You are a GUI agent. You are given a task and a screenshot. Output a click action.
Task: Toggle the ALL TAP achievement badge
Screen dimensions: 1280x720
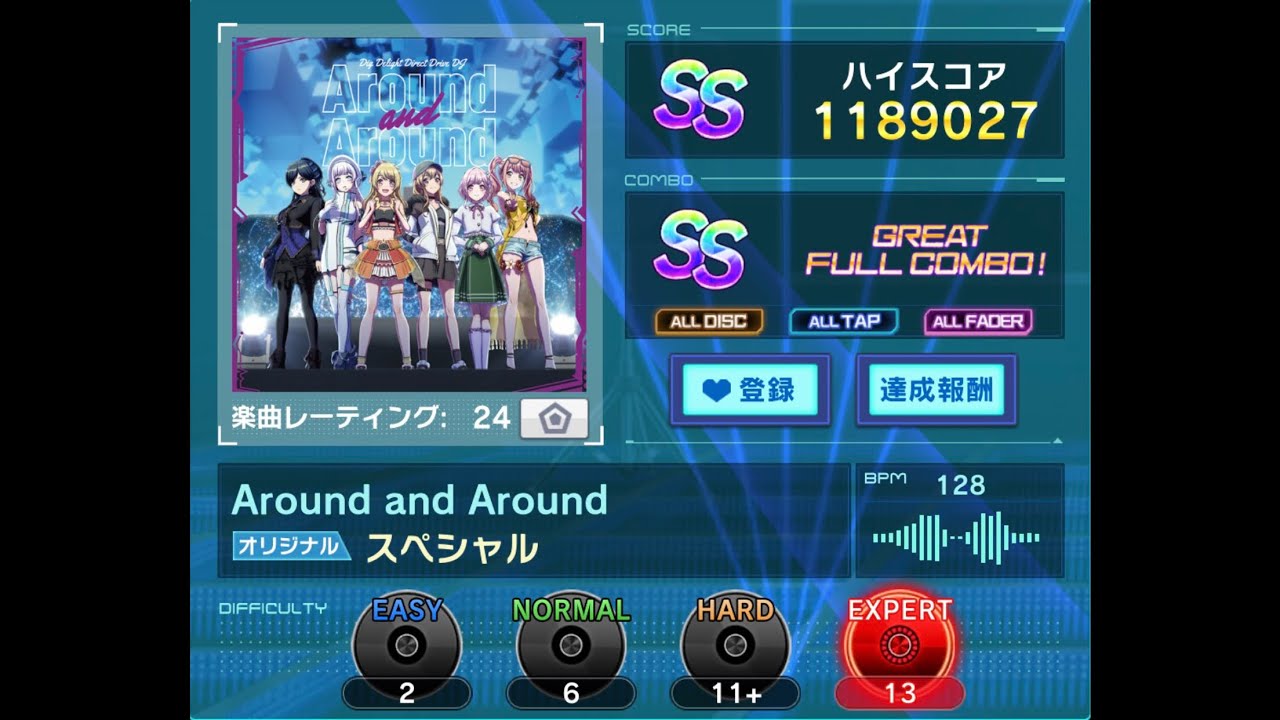pos(841,321)
